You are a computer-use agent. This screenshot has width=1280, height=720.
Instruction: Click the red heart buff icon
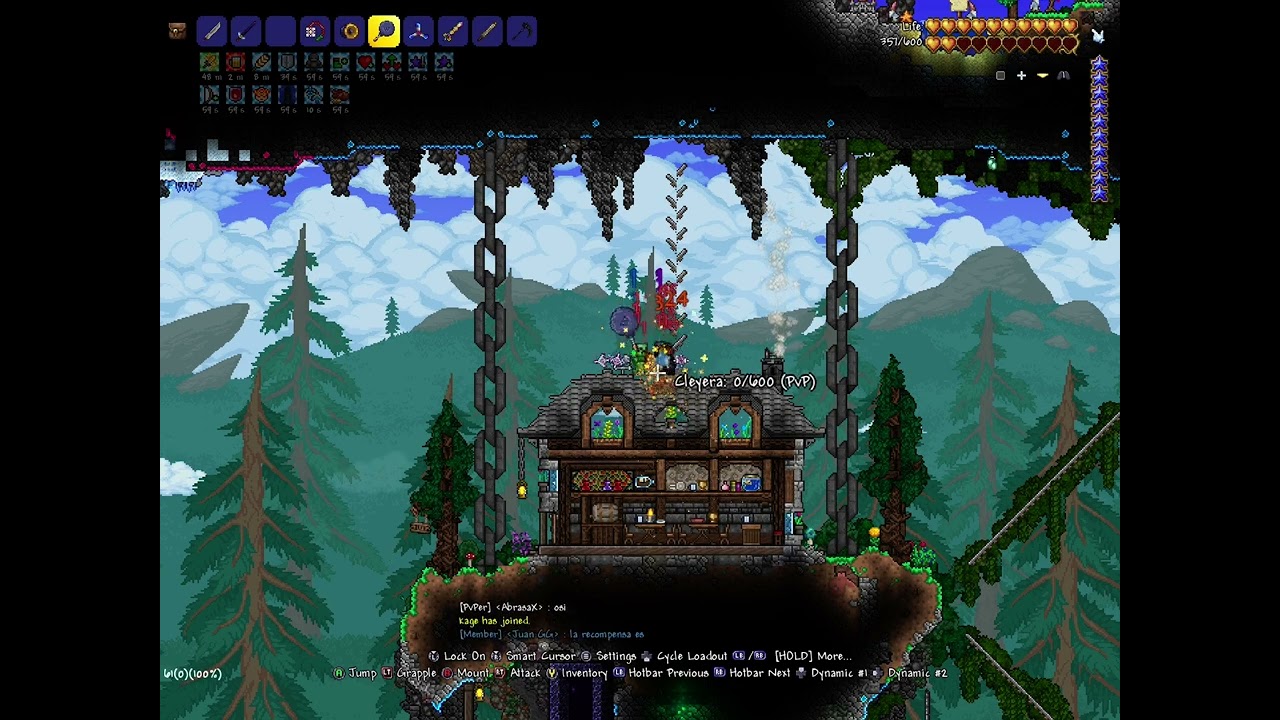(366, 63)
